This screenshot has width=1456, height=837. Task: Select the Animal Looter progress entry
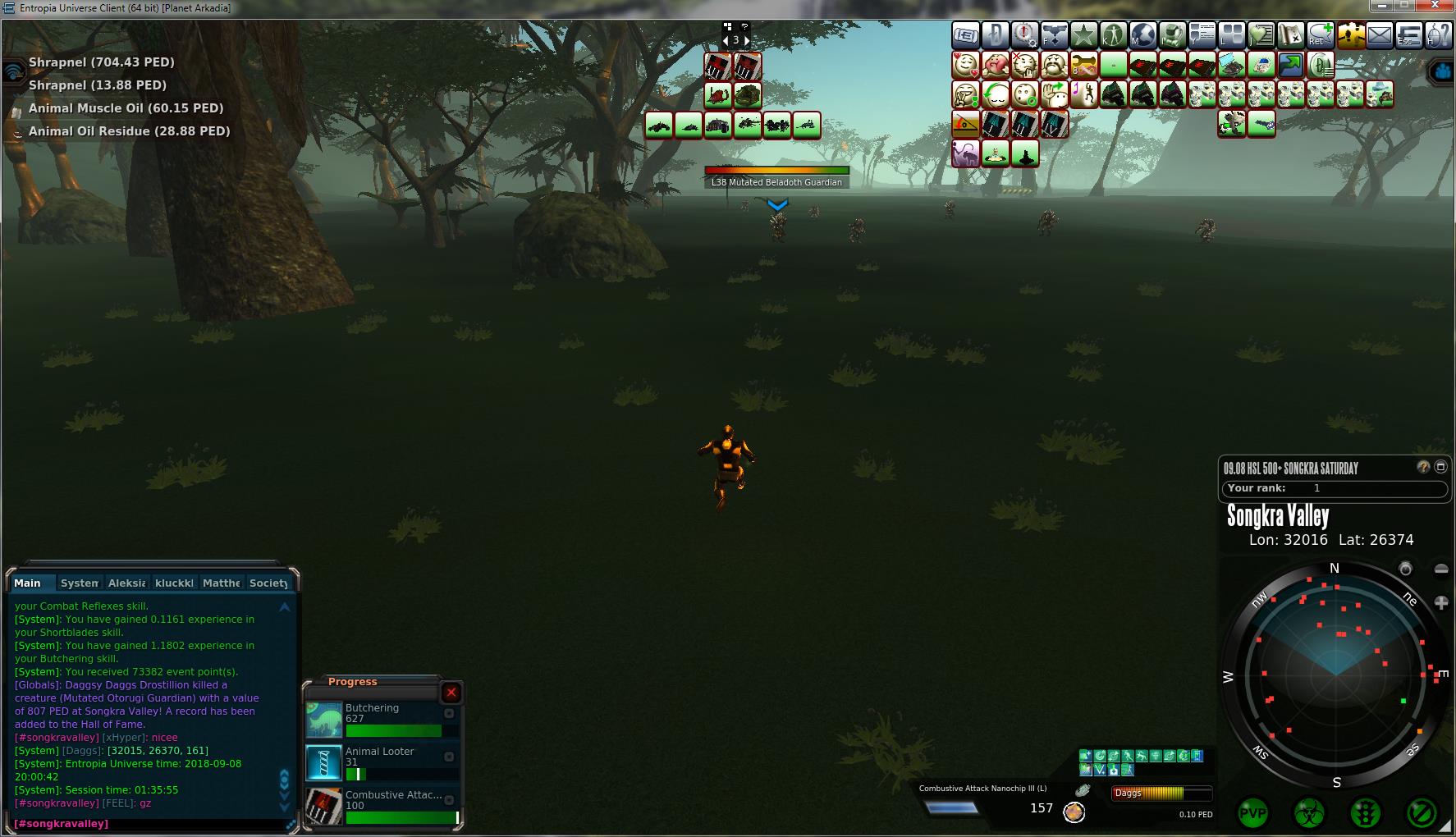[382, 762]
